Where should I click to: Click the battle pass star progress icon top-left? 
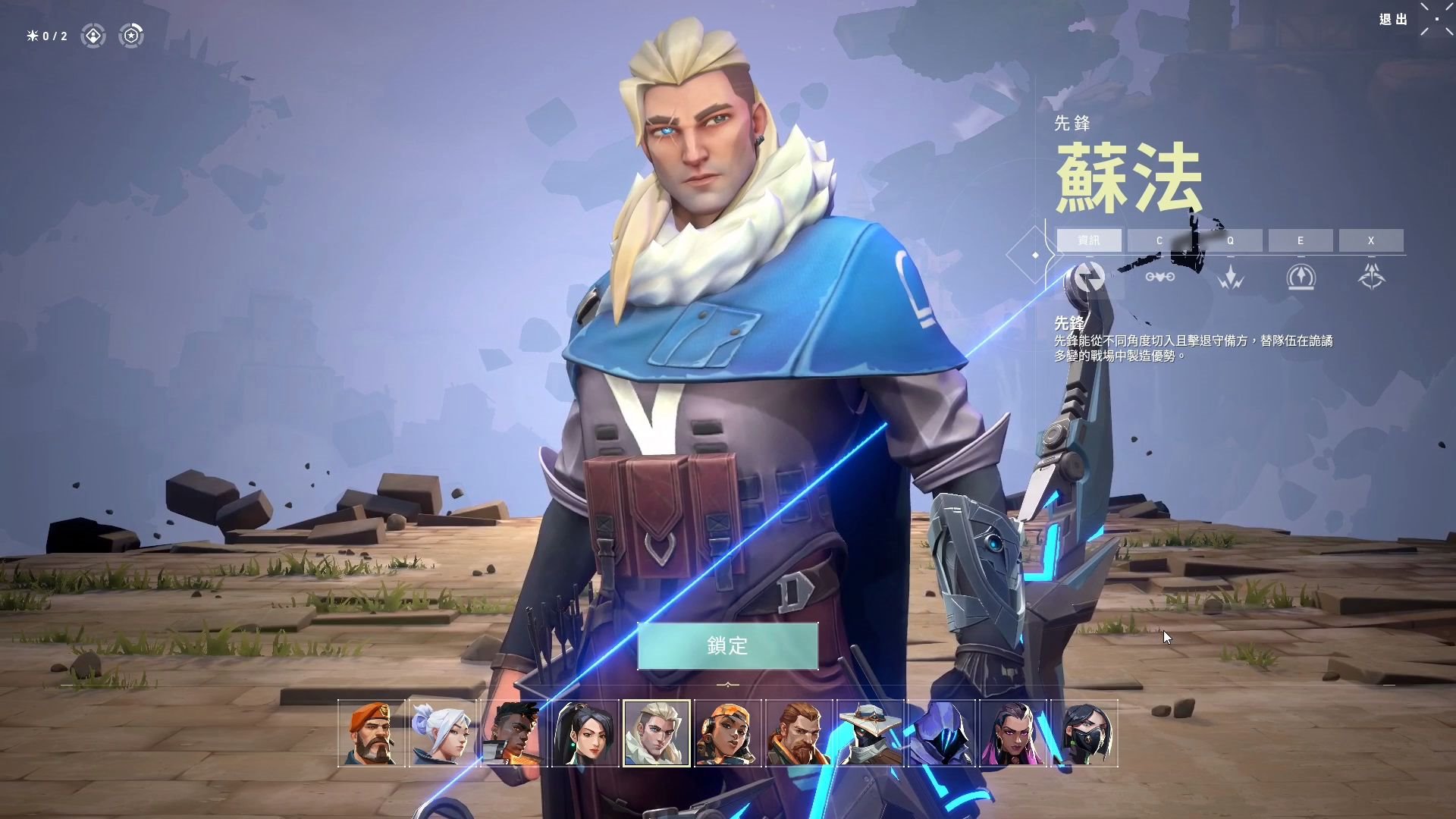tap(130, 36)
